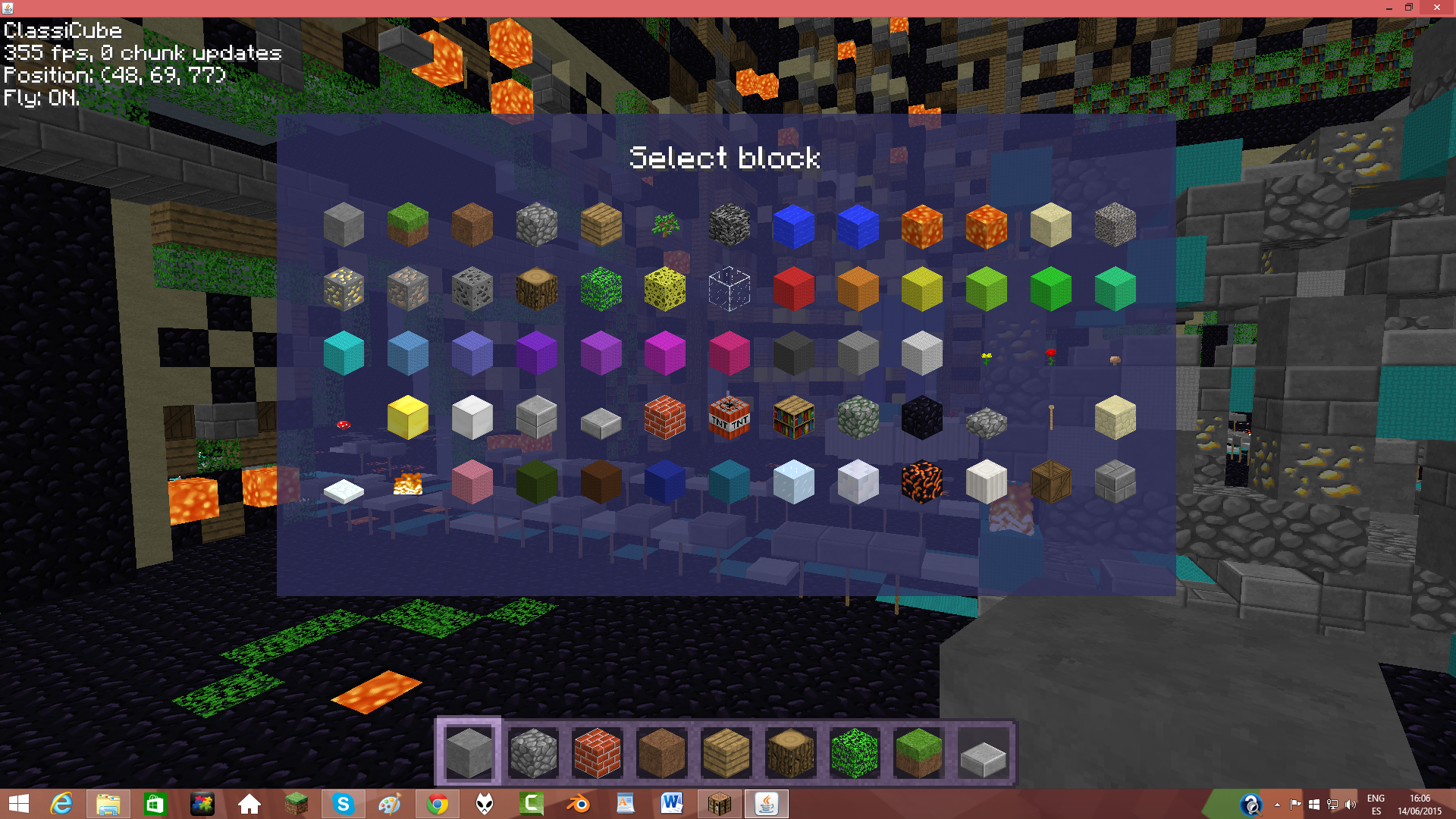Viewport: 1456px width, 819px height.
Task: Select the TNT block
Action: point(730,419)
